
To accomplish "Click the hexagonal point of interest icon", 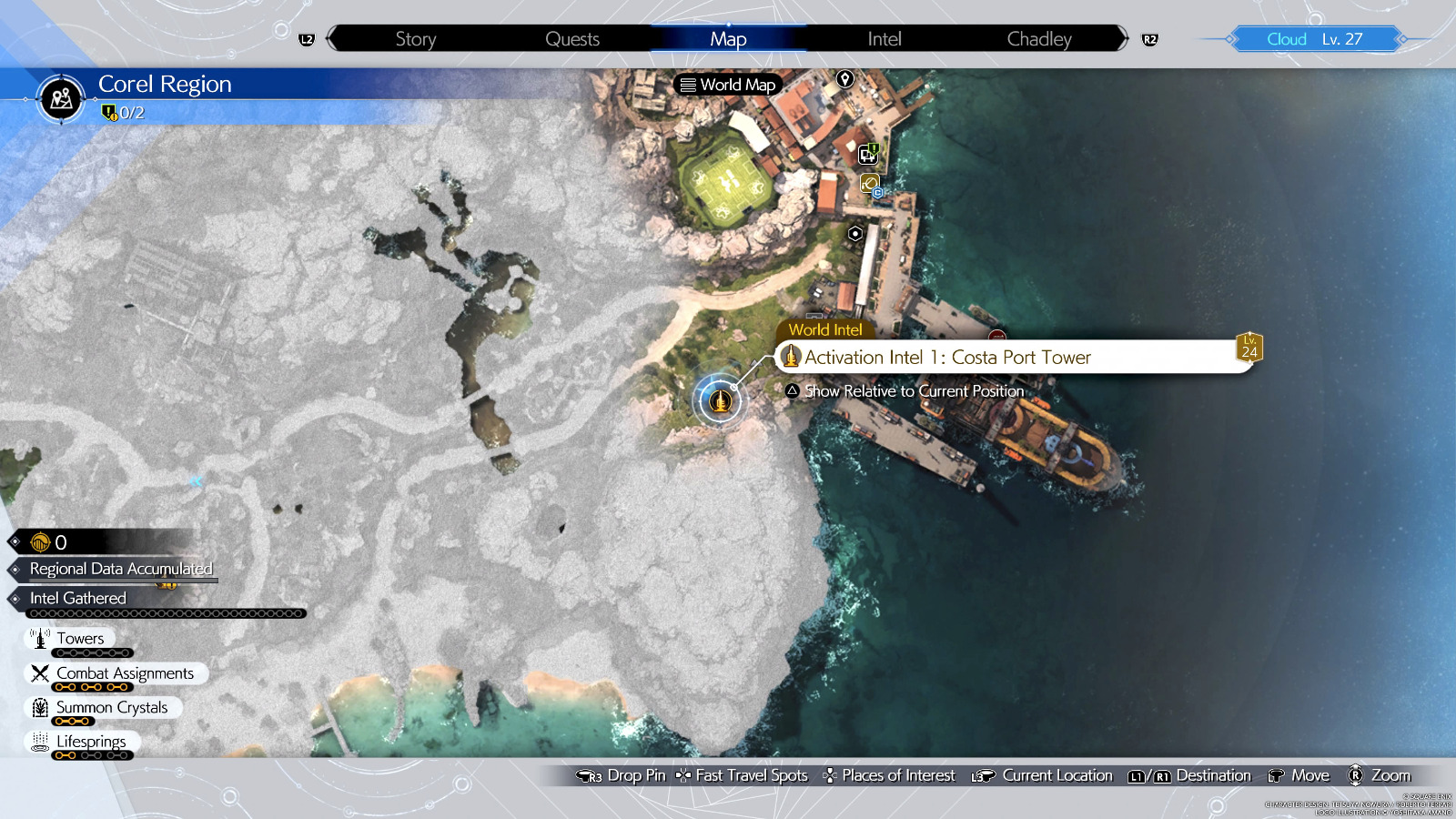I will pos(854,234).
